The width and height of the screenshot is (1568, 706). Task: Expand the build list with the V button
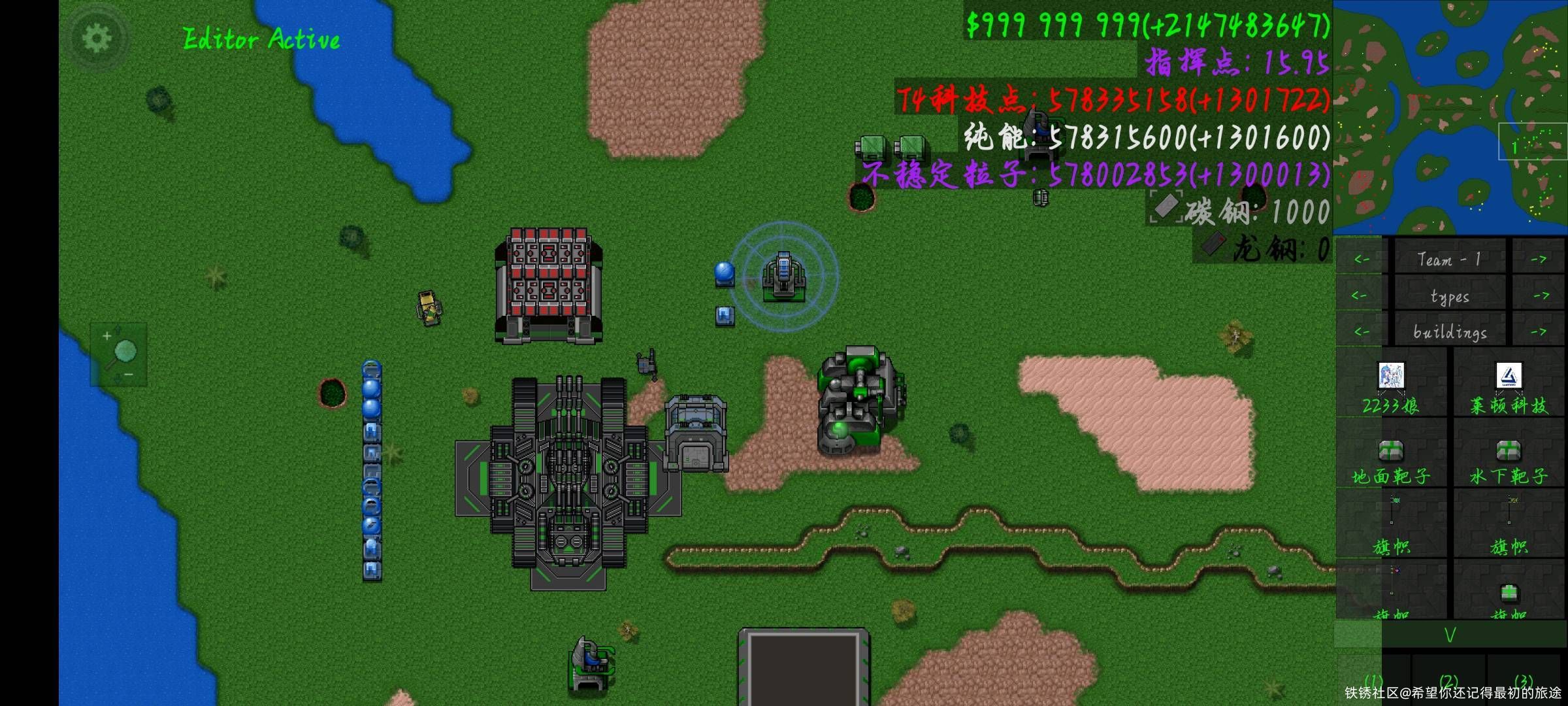coord(1450,635)
